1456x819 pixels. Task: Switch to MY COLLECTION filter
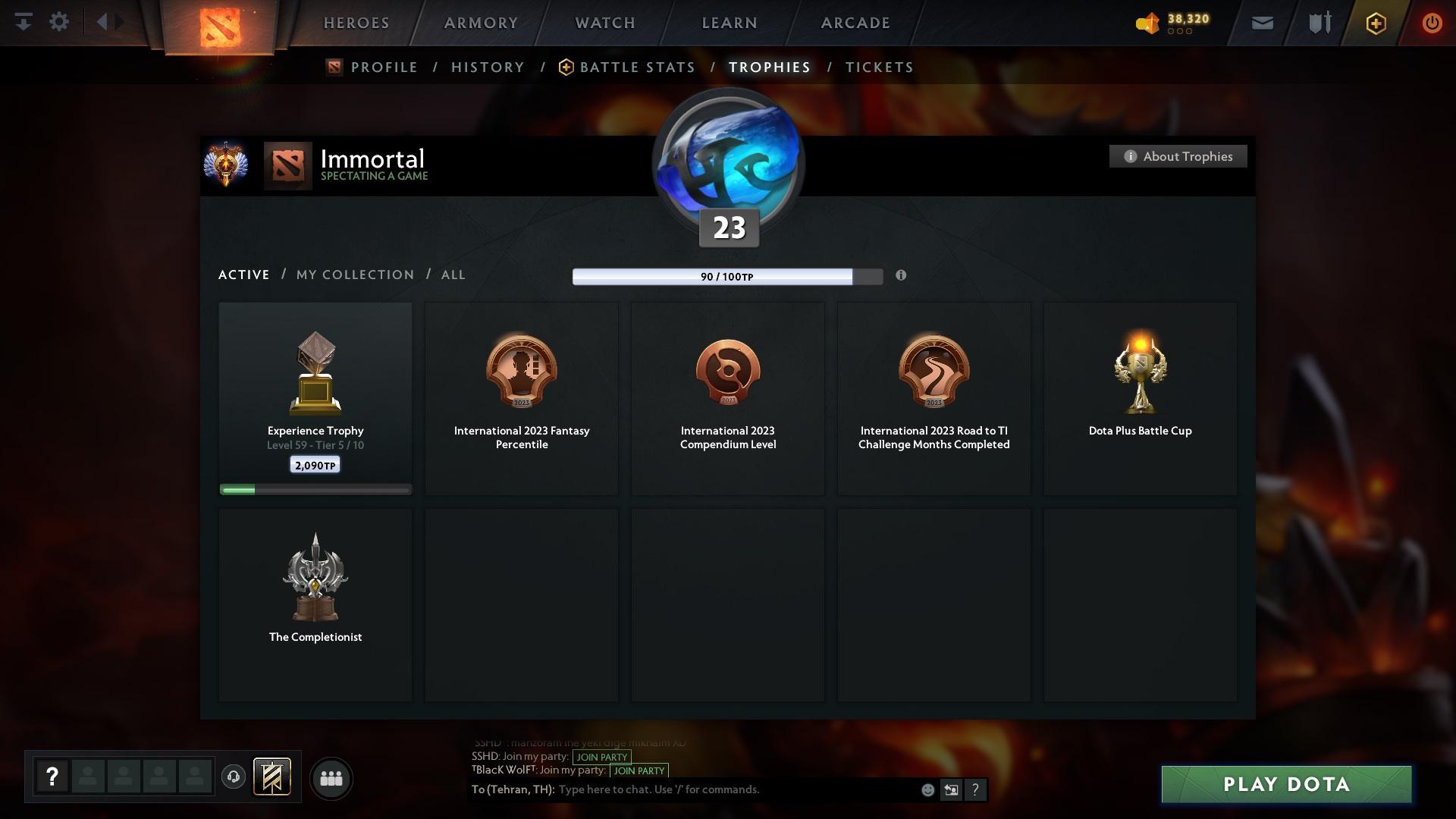(x=354, y=275)
